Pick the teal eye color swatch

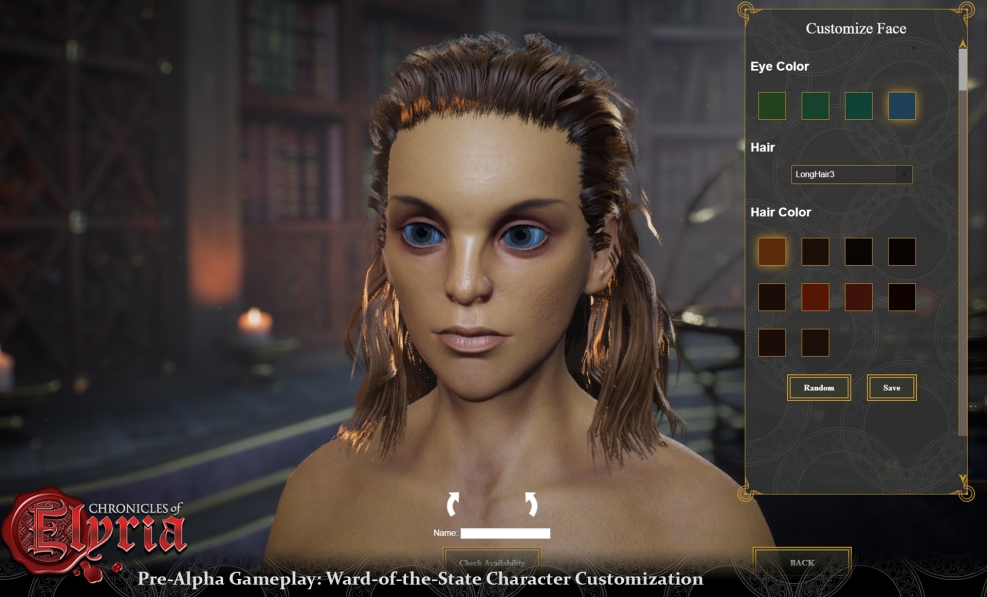click(858, 106)
